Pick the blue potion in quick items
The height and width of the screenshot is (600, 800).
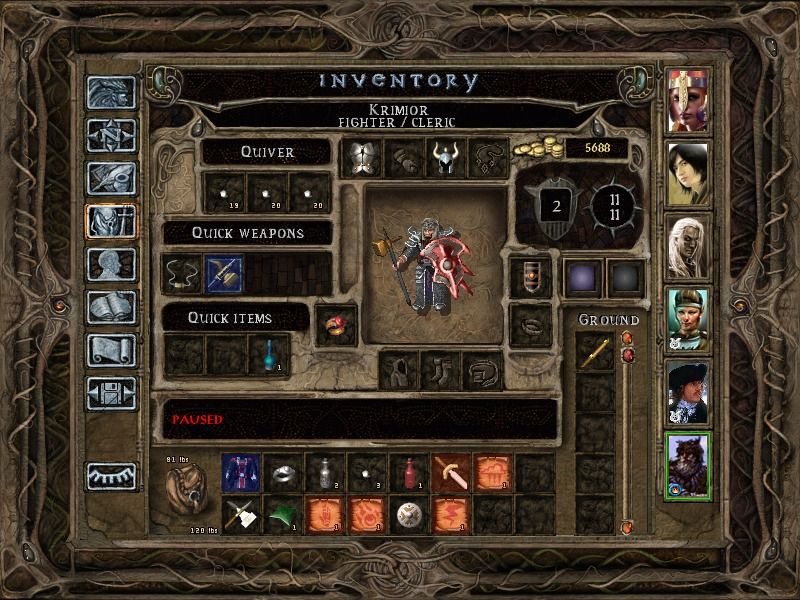tap(269, 354)
